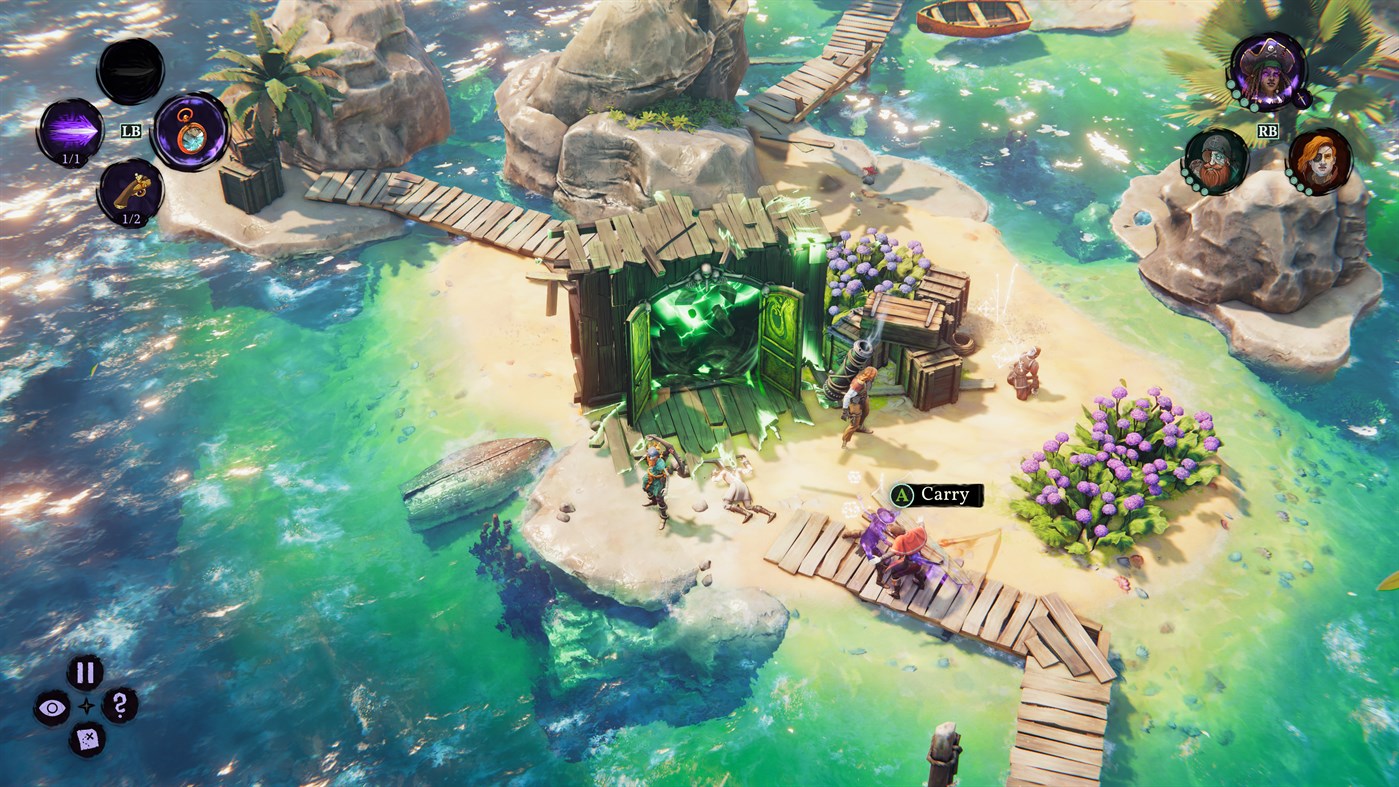Image resolution: width=1399 pixels, height=787 pixels.
Task: Click the RB bumper label
Action: pyautogui.click(x=1268, y=130)
